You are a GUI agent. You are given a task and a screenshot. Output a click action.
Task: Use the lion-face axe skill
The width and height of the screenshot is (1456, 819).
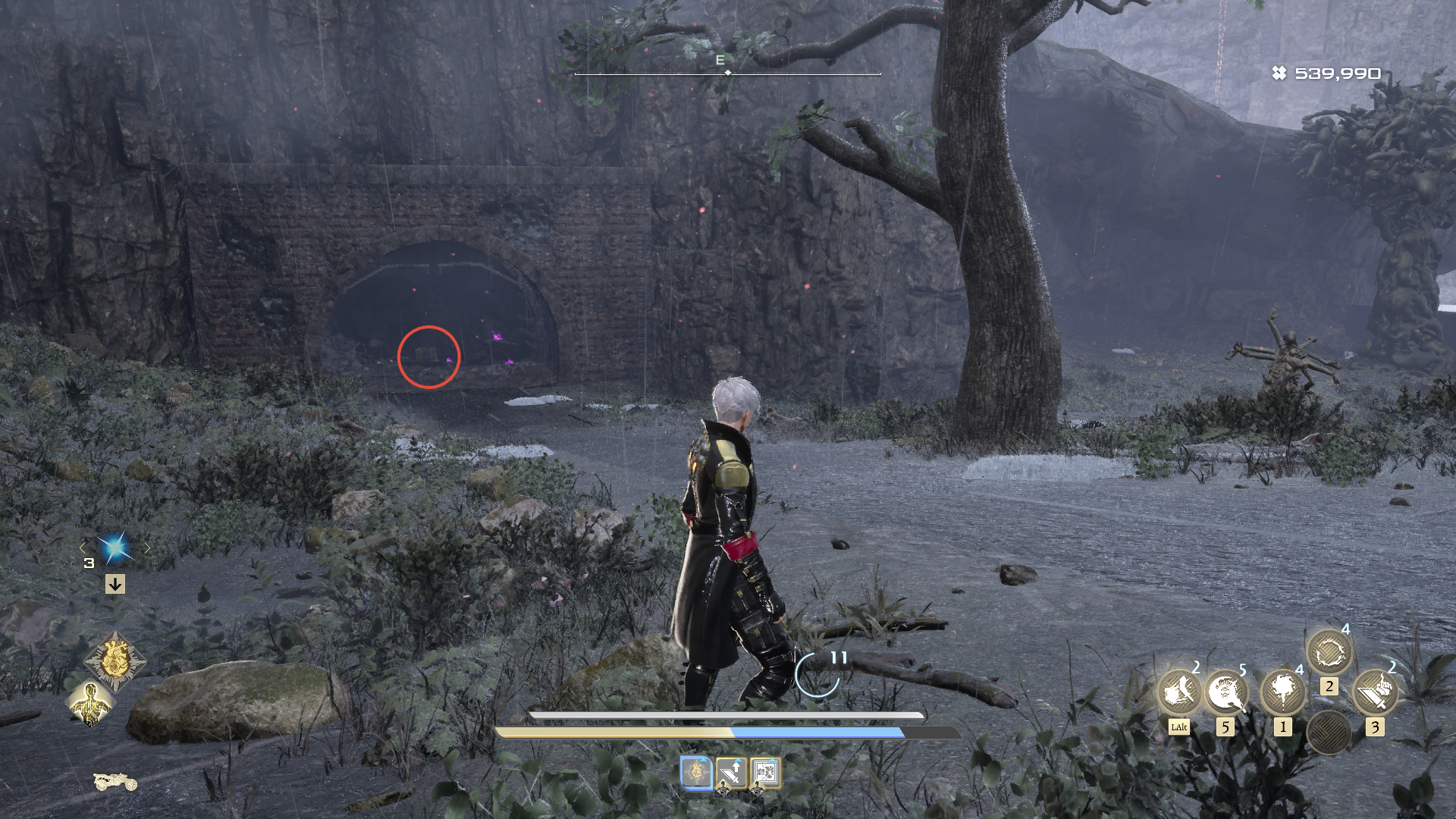tap(1225, 692)
